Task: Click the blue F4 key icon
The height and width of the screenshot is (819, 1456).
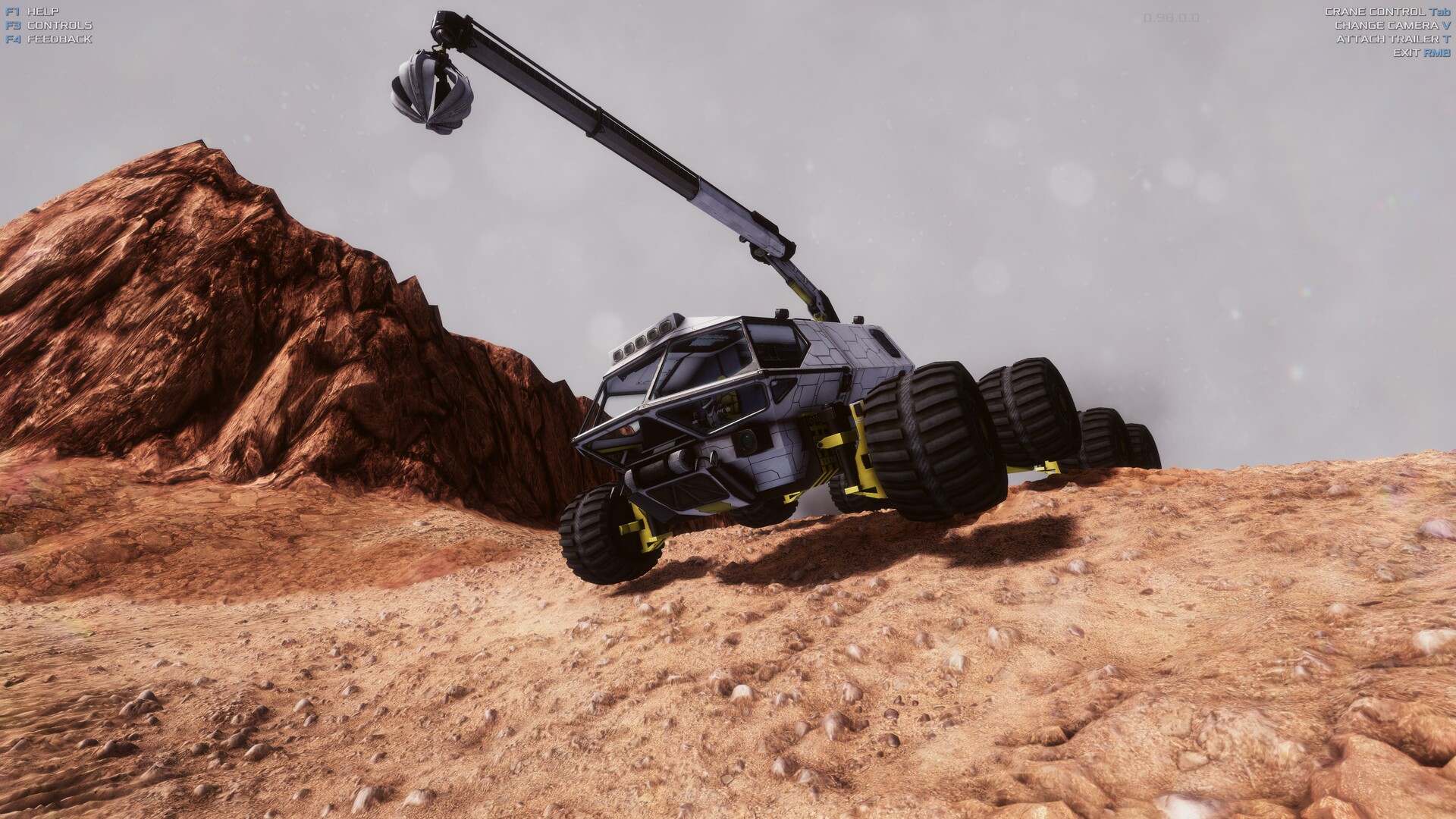Action: click(11, 38)
